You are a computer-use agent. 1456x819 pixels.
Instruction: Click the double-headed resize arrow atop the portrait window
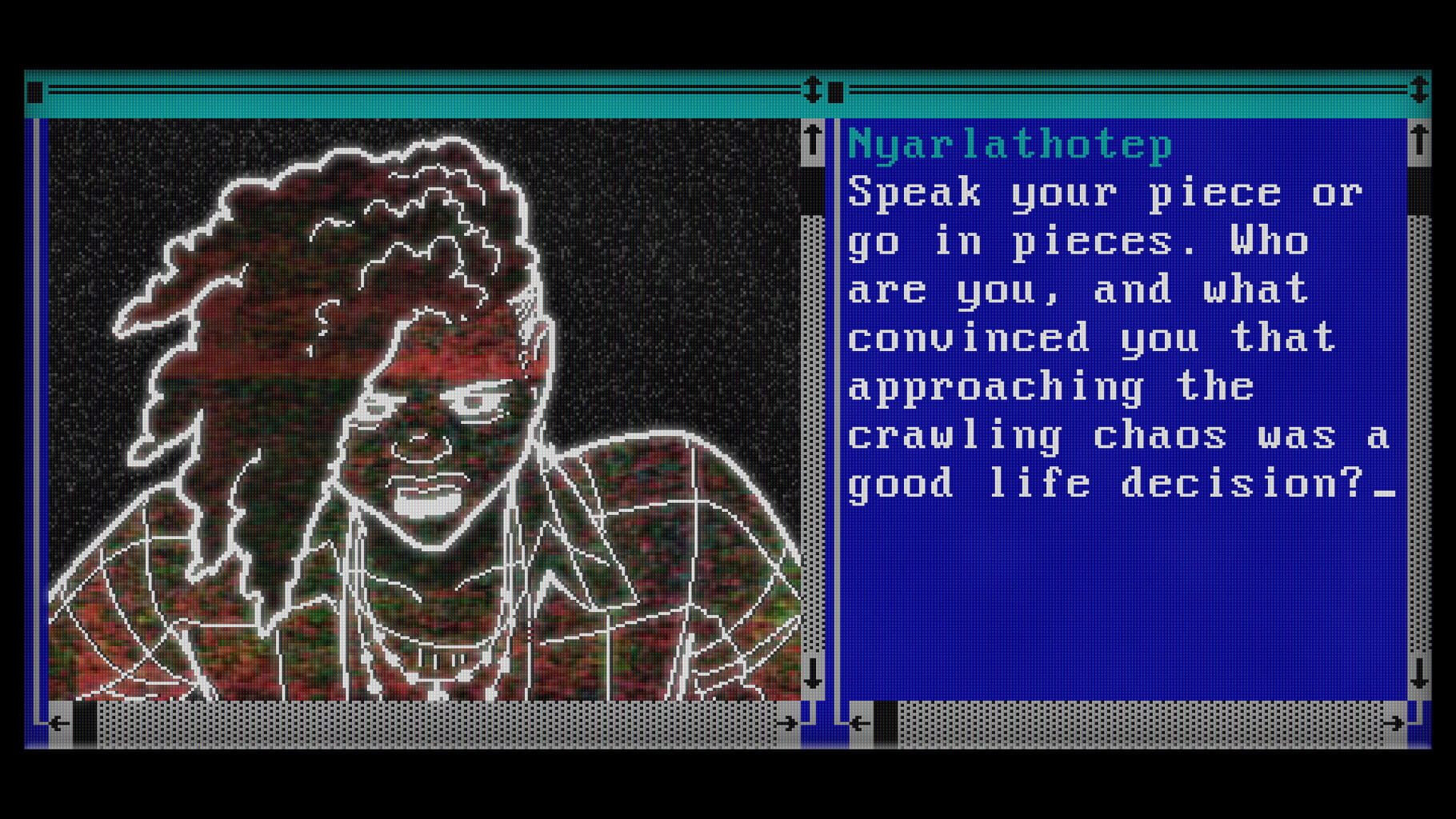click(814, 90)
